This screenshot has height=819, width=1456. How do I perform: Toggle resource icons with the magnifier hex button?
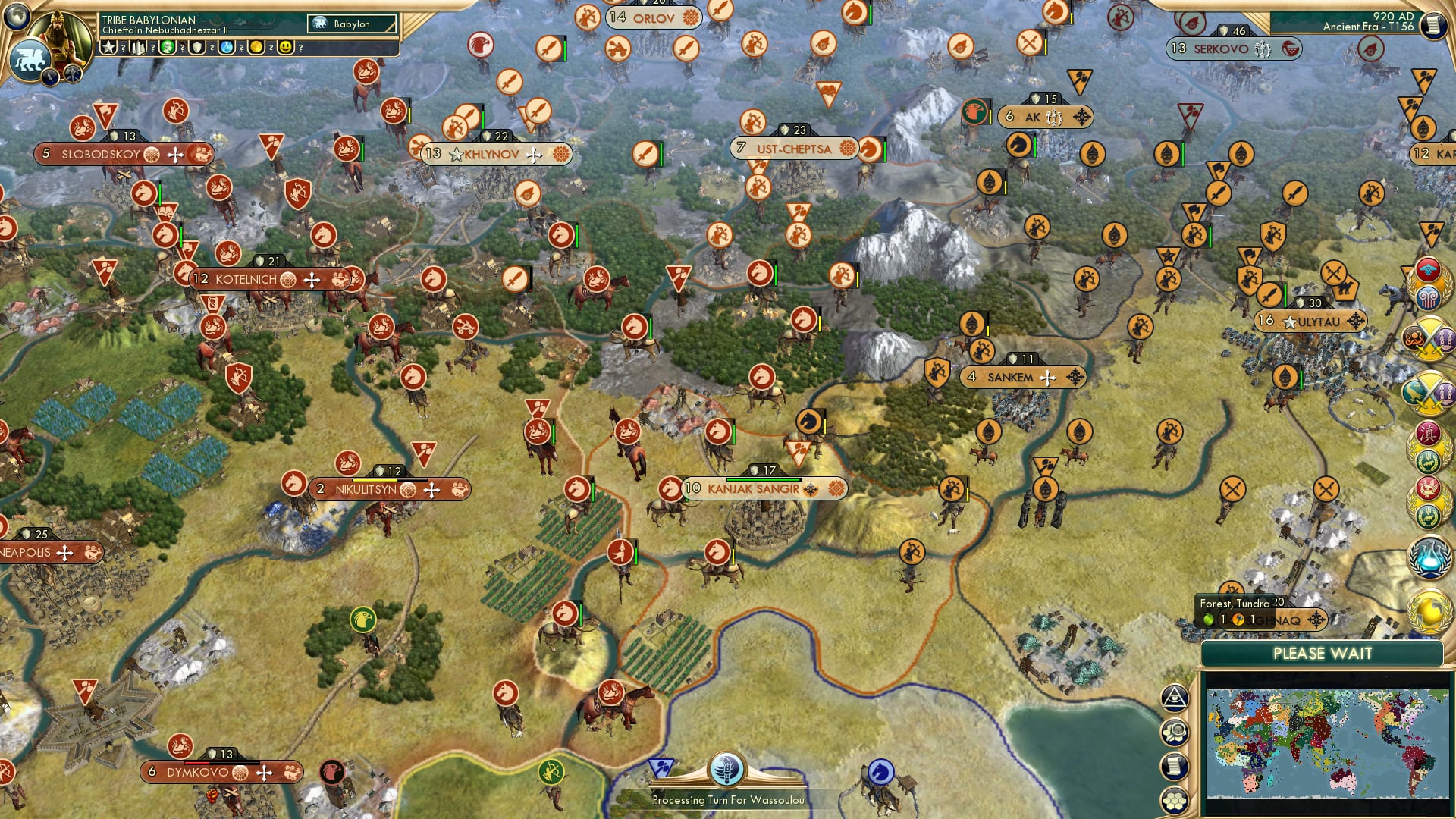click(1174, 733)
